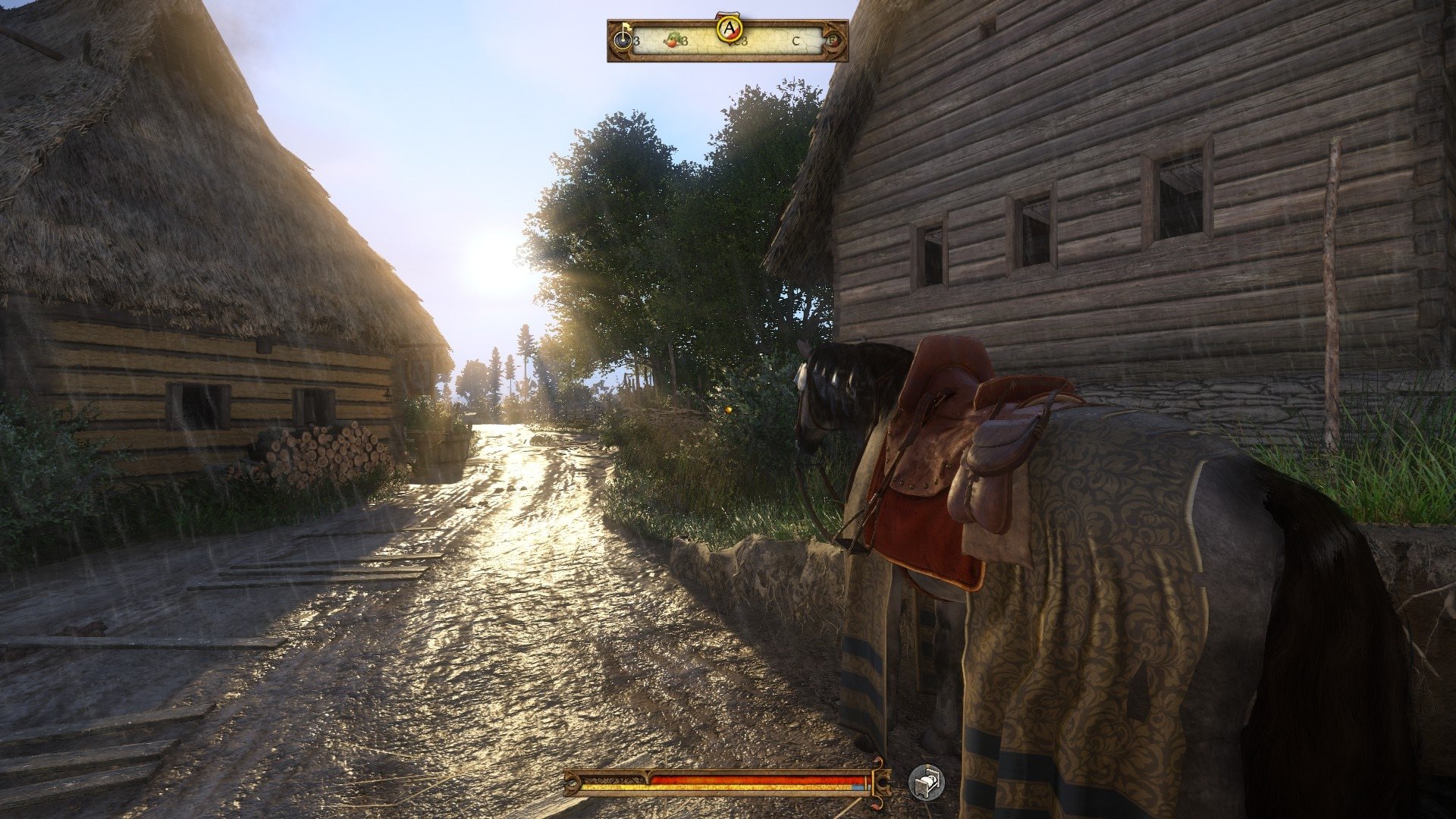The height and width of the screenshot is (819, 1456).
Task: Click the quest marker A on the compass
Action: (x=729, y=29)
